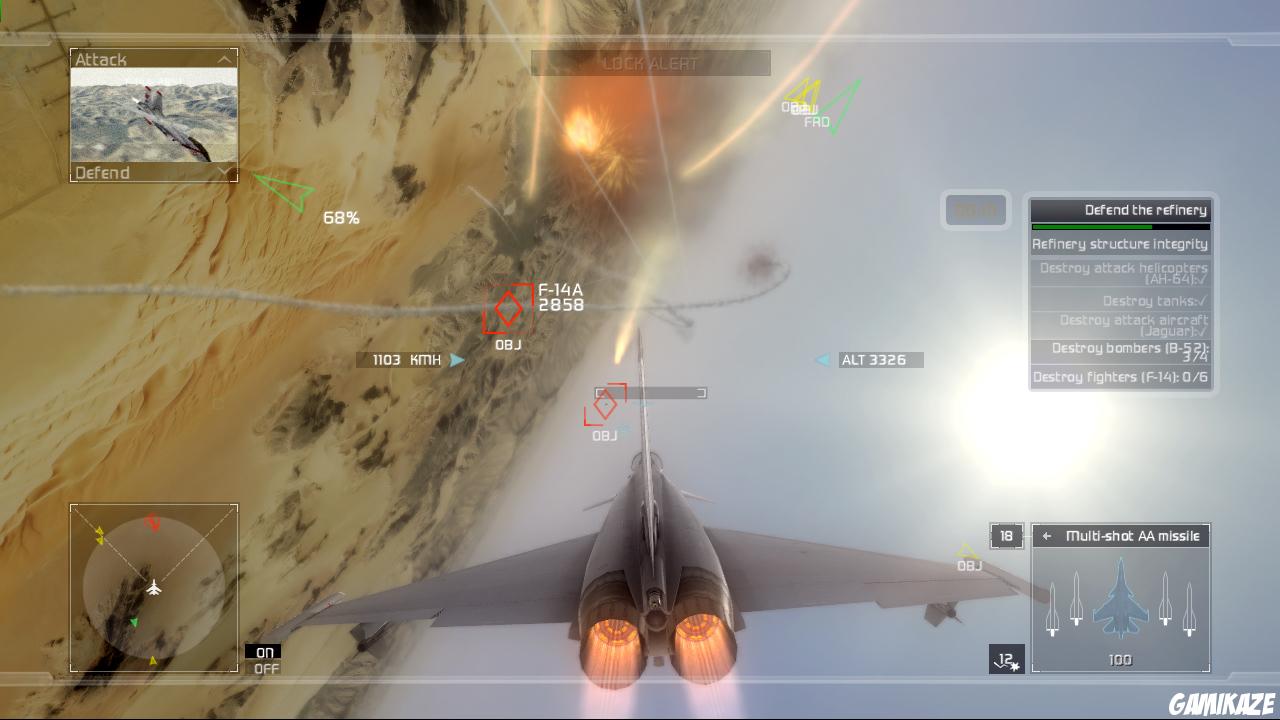Viewport: 1280px width, 720px height.
Task: Click the LOCK ALERT banner
Action: (x=650, y=62)
